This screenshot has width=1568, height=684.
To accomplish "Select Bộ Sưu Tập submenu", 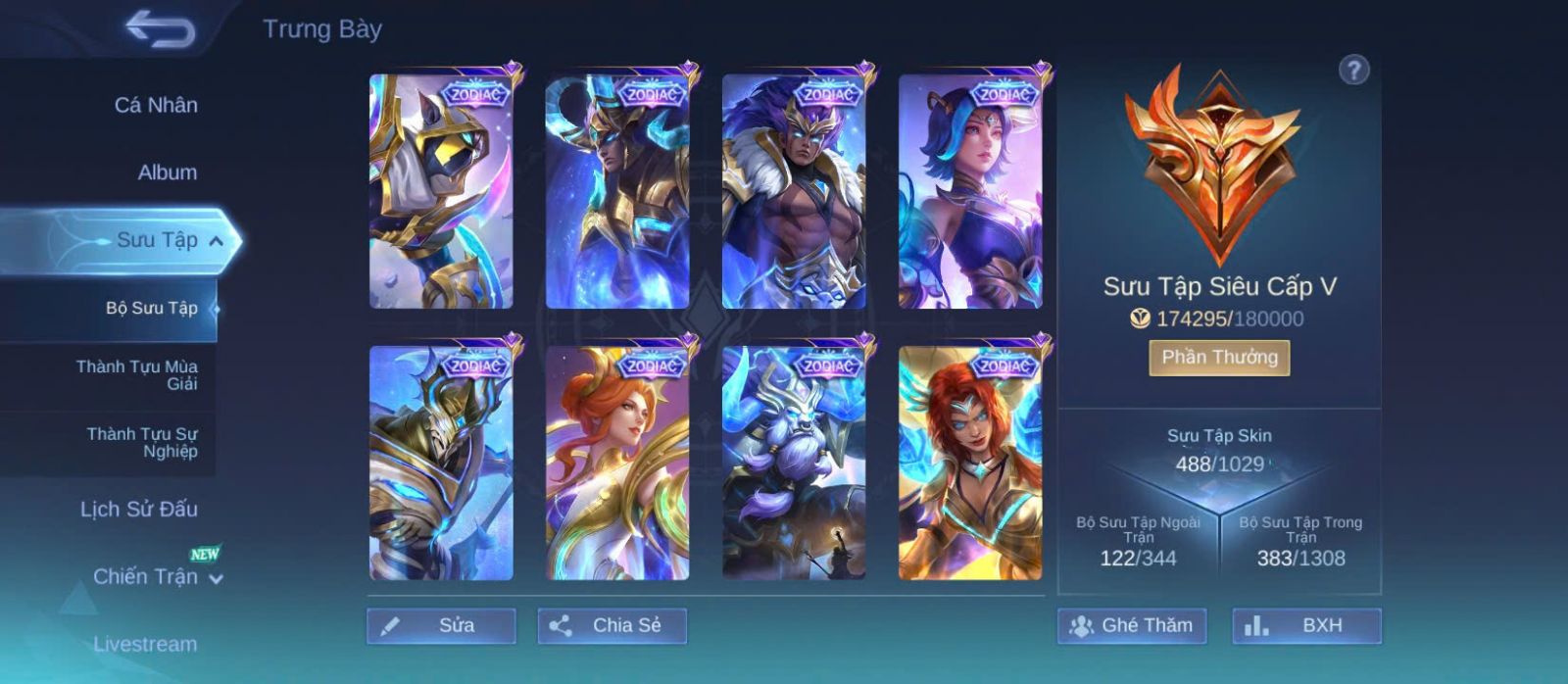I will (151, 308).
